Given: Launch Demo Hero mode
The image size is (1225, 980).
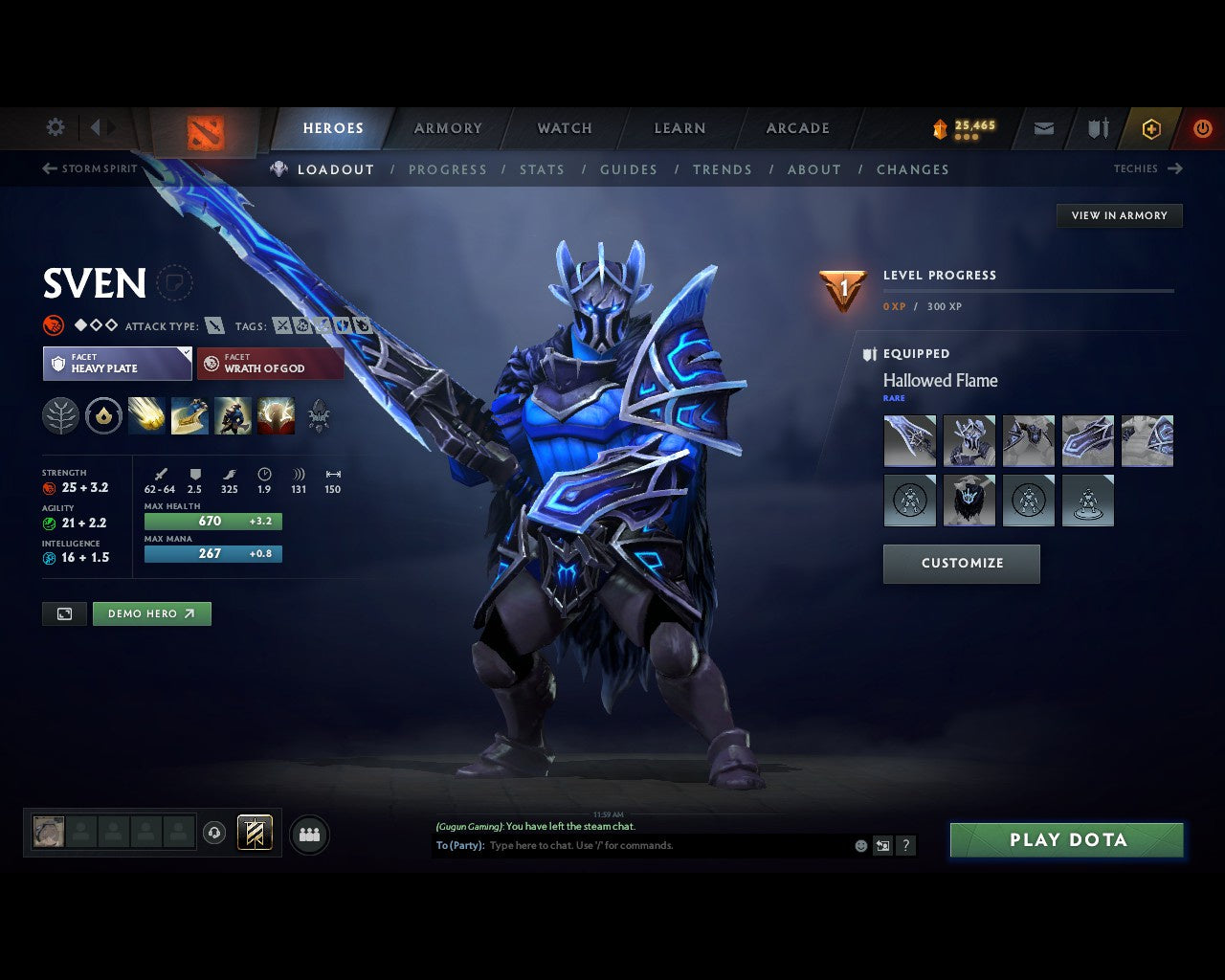Looking at the screenshot, I should (151, 613).
